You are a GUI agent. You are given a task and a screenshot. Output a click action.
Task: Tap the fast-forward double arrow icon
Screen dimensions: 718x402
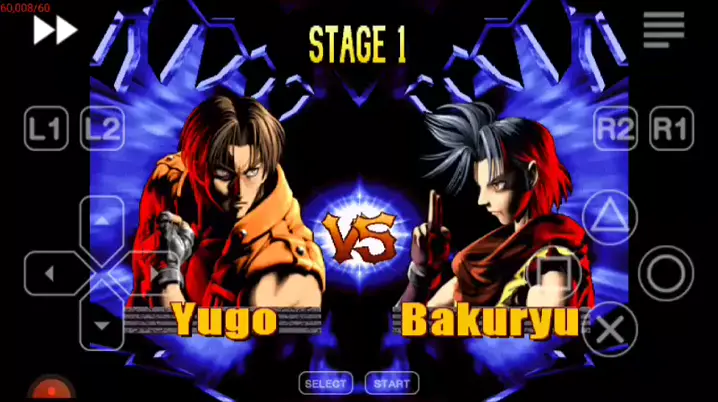click(x=55, y=30)
